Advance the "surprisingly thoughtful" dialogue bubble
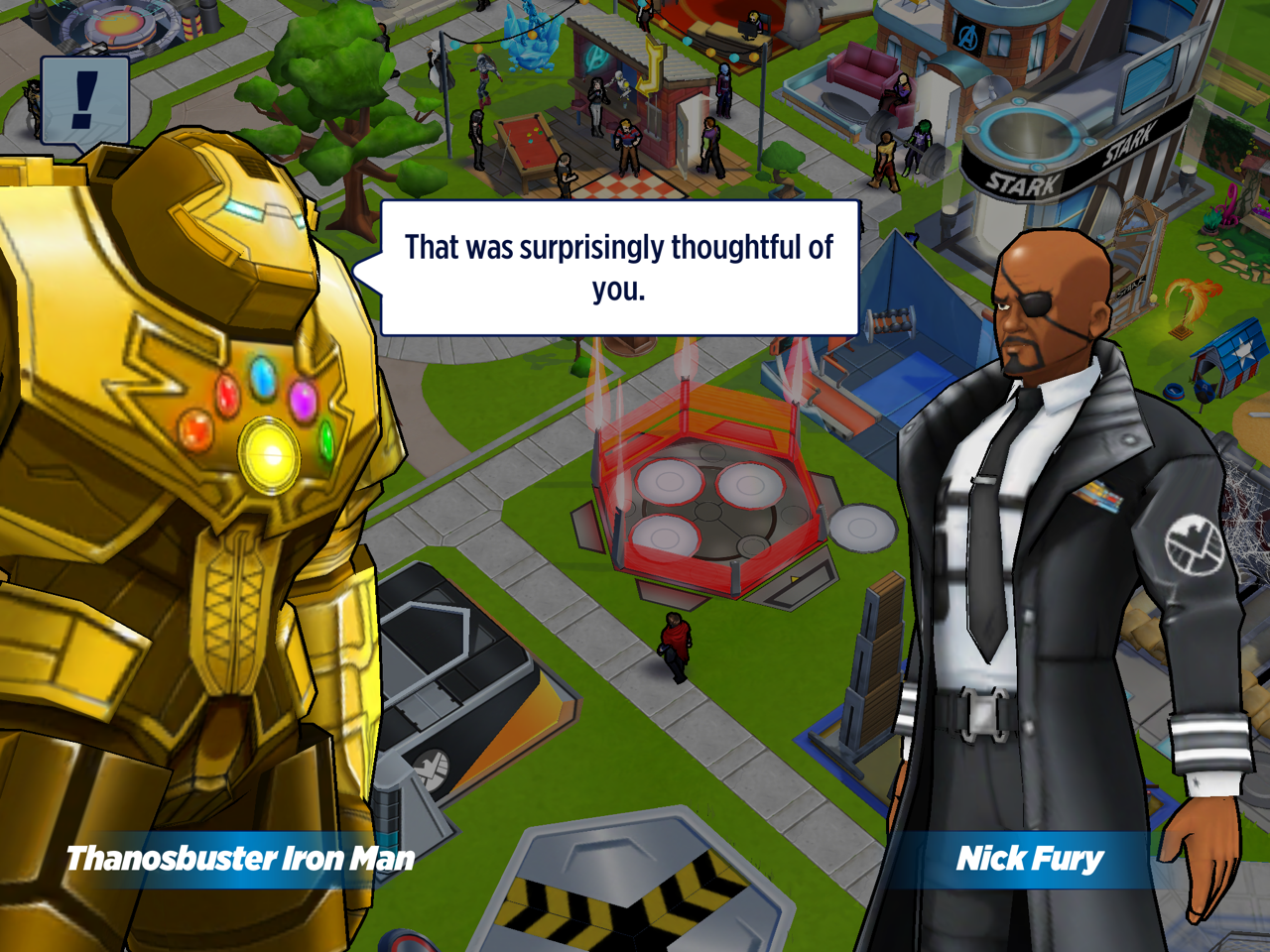The height and width of the screenshot is (952, 1270). click(x=619, y=268)
